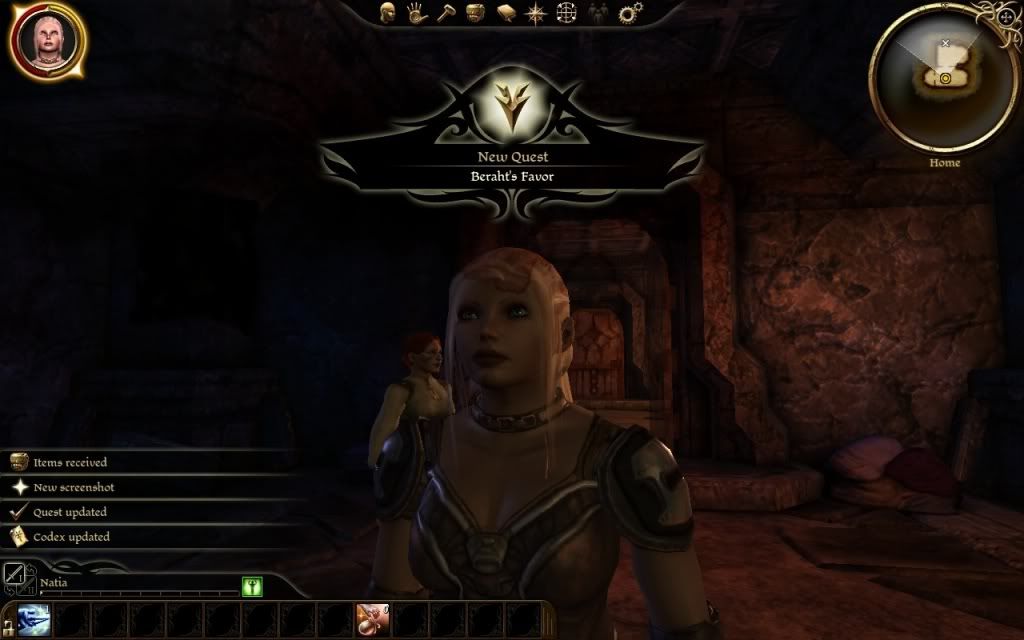Viewport: 1024px width, 640px height.
Task: Open the journal book icon
Action: (x=507, y=13)
